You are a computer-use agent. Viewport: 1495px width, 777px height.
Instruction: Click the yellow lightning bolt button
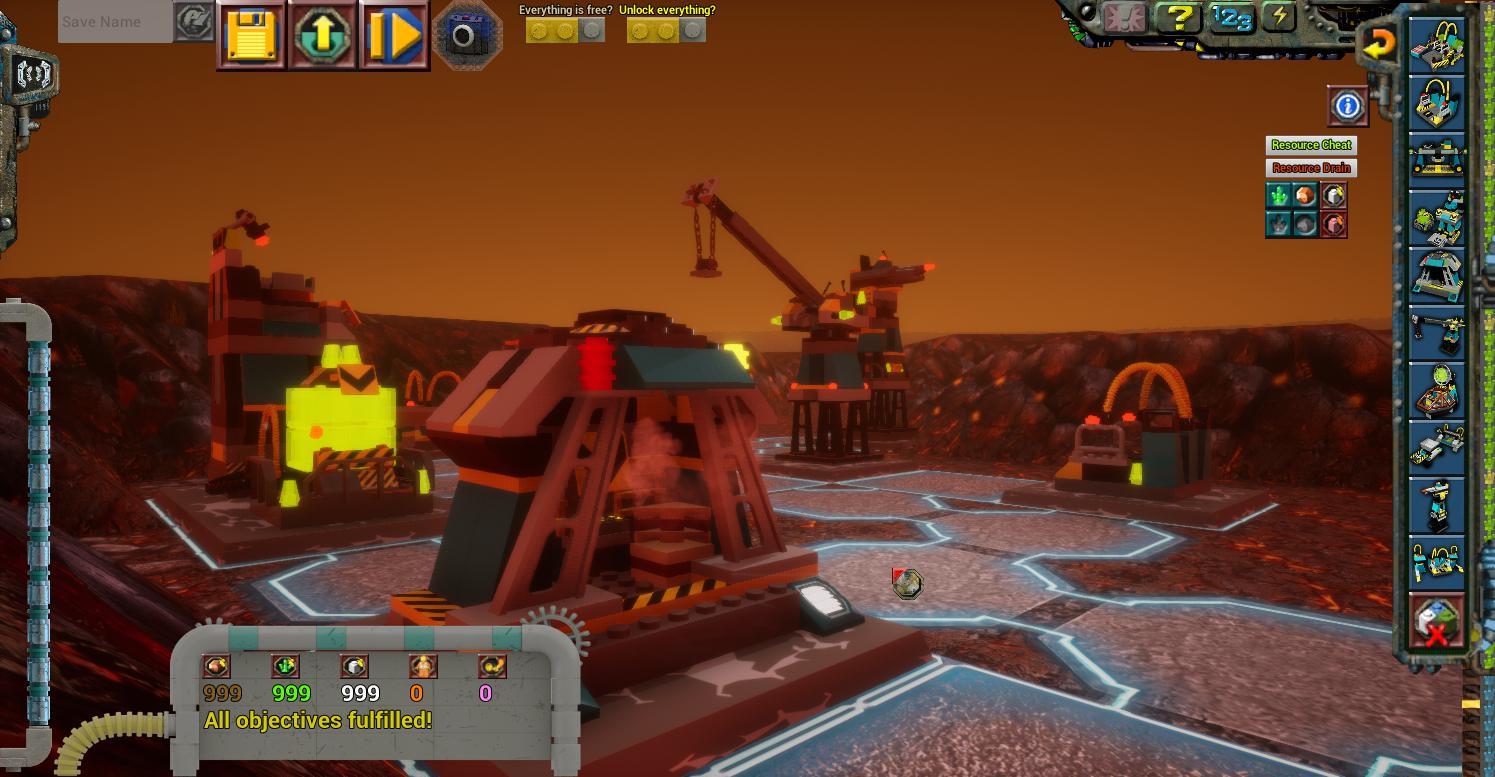coord(1278,17)
